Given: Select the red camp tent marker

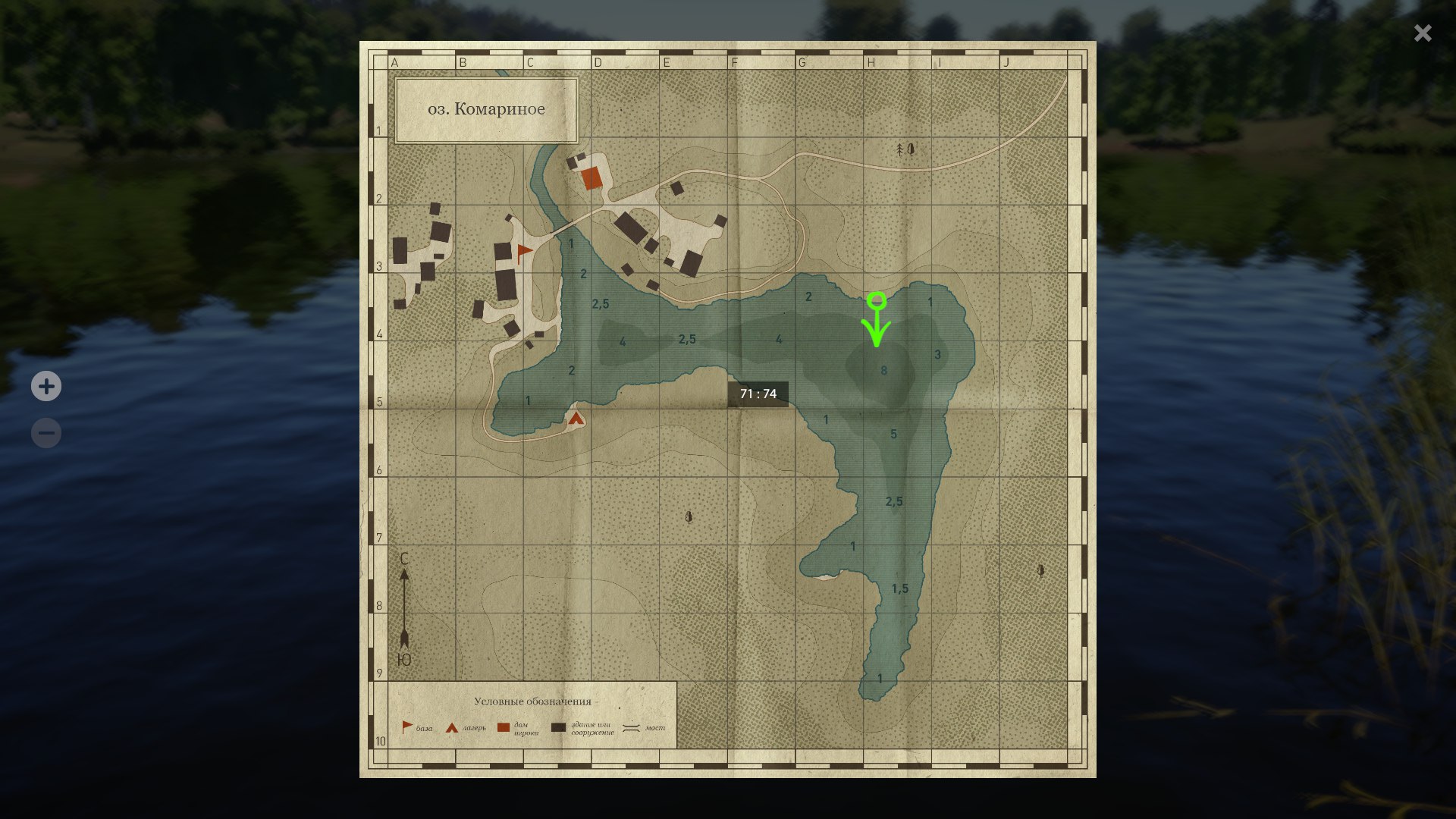Looking at the screenshot, I should tap(576, 417).
